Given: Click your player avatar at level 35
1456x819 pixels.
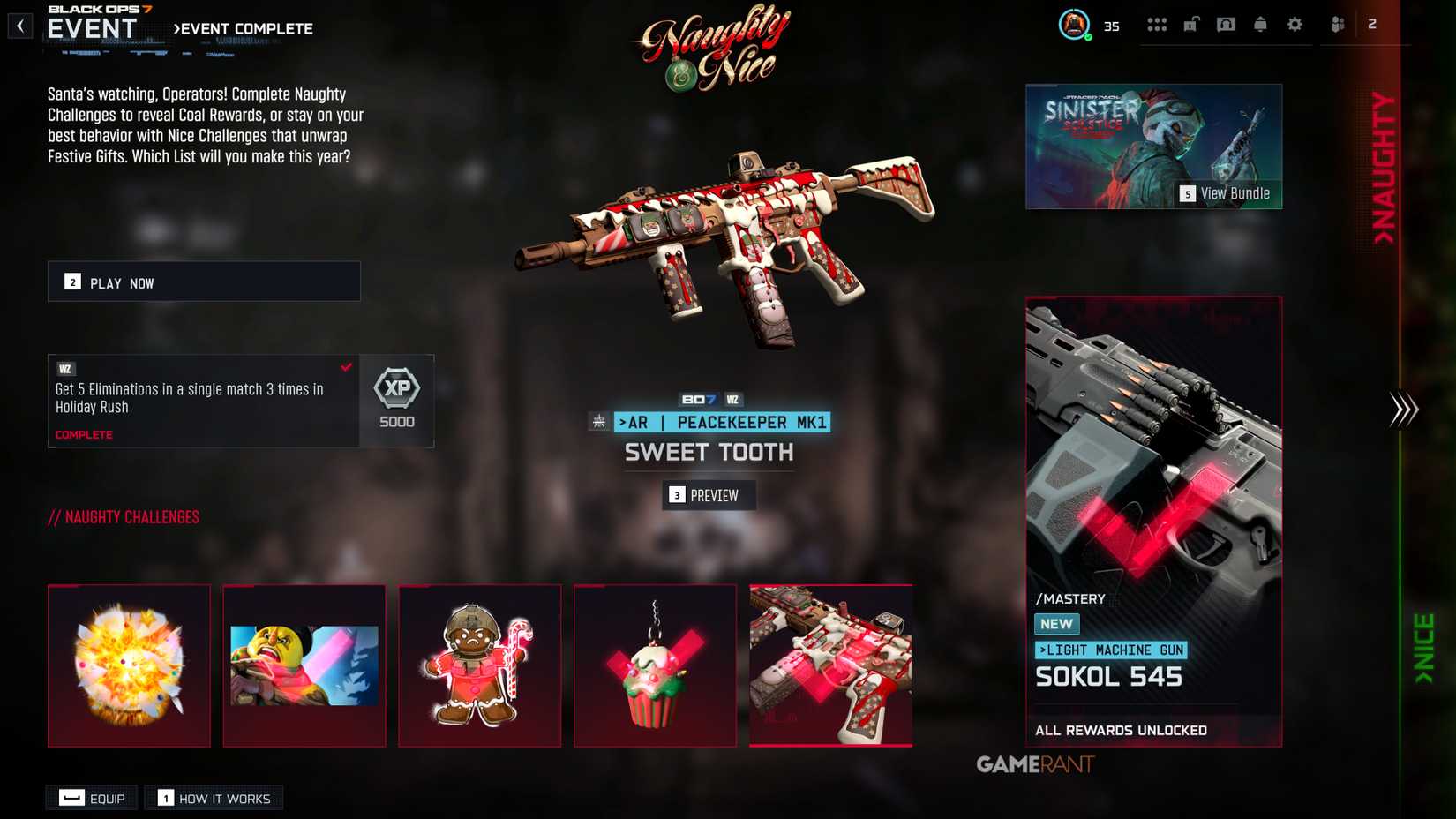Looking at the screenshot, I should [x=1075, y=25].
